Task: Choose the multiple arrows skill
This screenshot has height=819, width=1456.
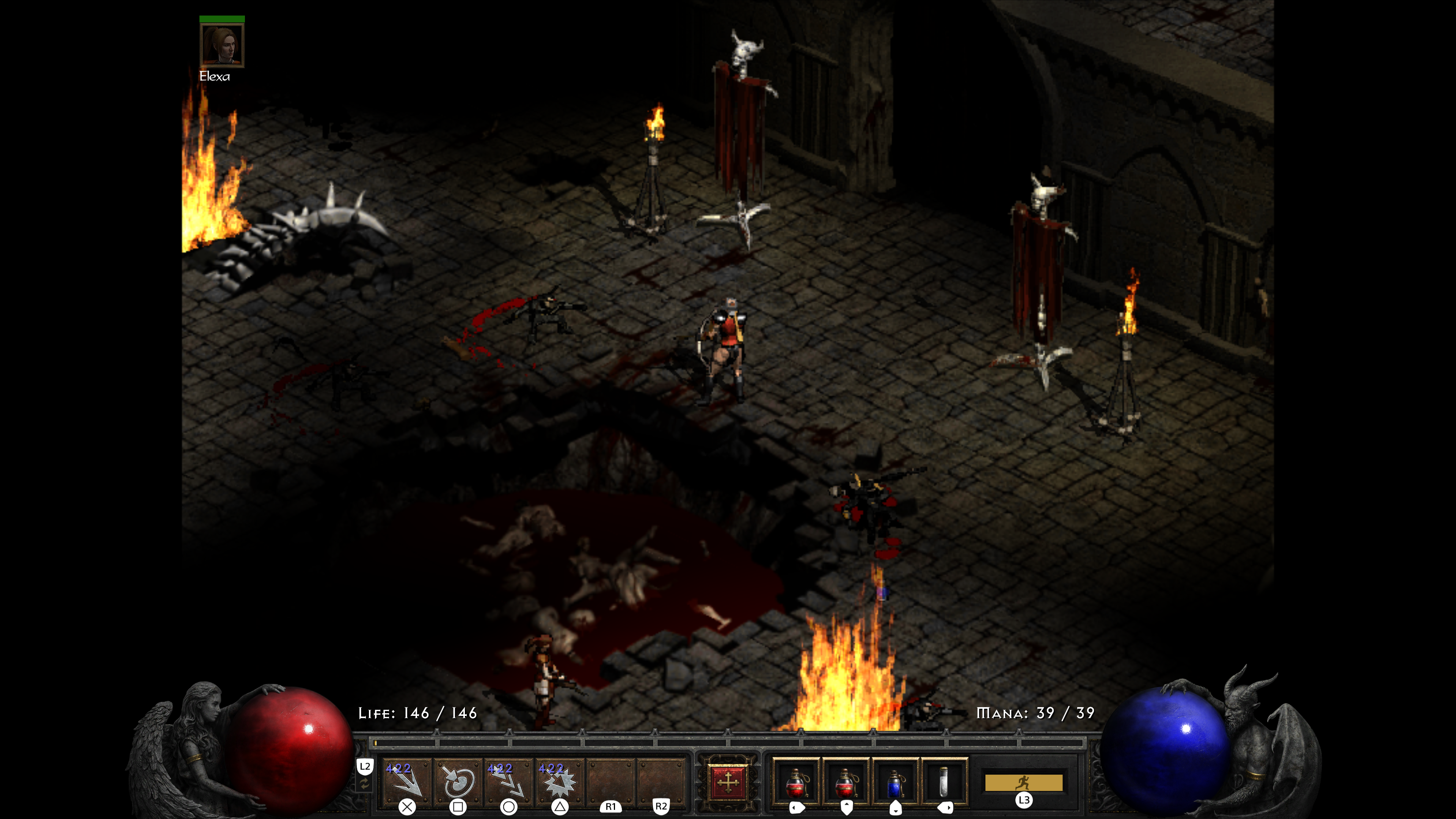Action: 508,782
